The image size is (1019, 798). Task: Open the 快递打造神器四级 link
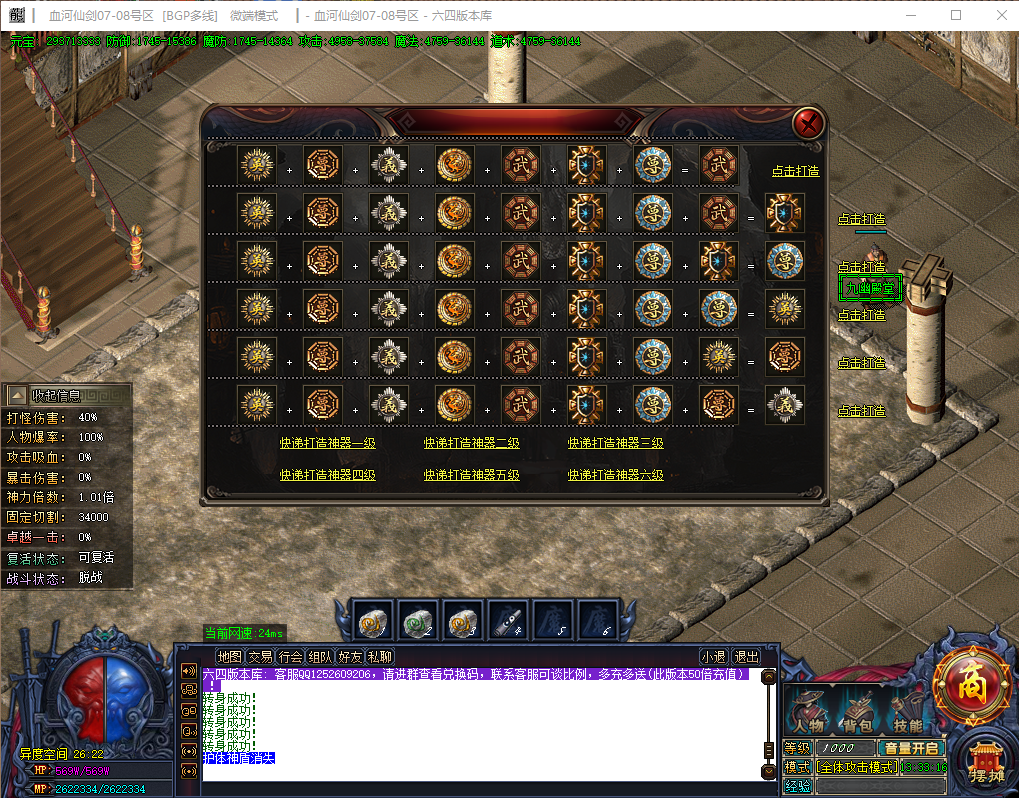tap(327, 475)
